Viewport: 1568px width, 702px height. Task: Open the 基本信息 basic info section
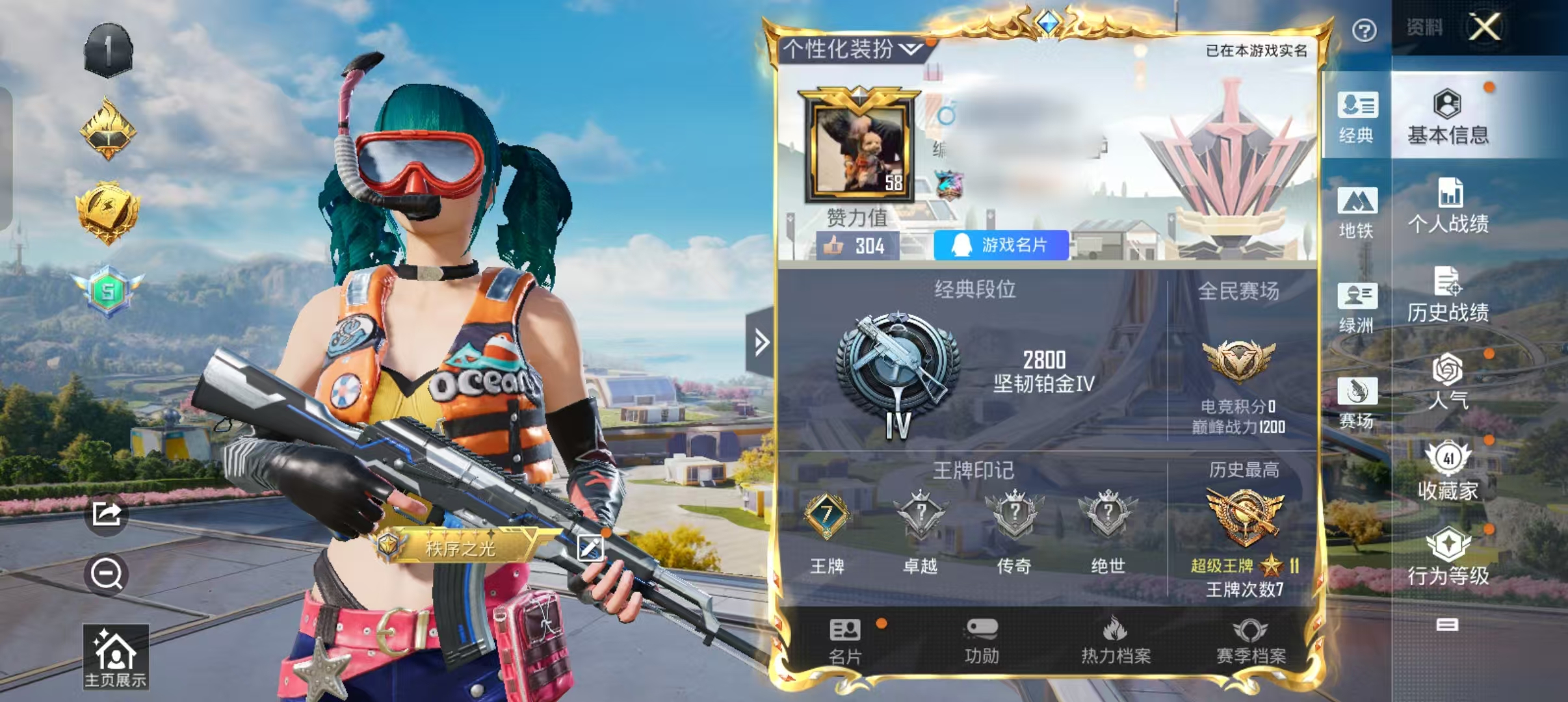pyautogui.click(x=1448, y=117)
